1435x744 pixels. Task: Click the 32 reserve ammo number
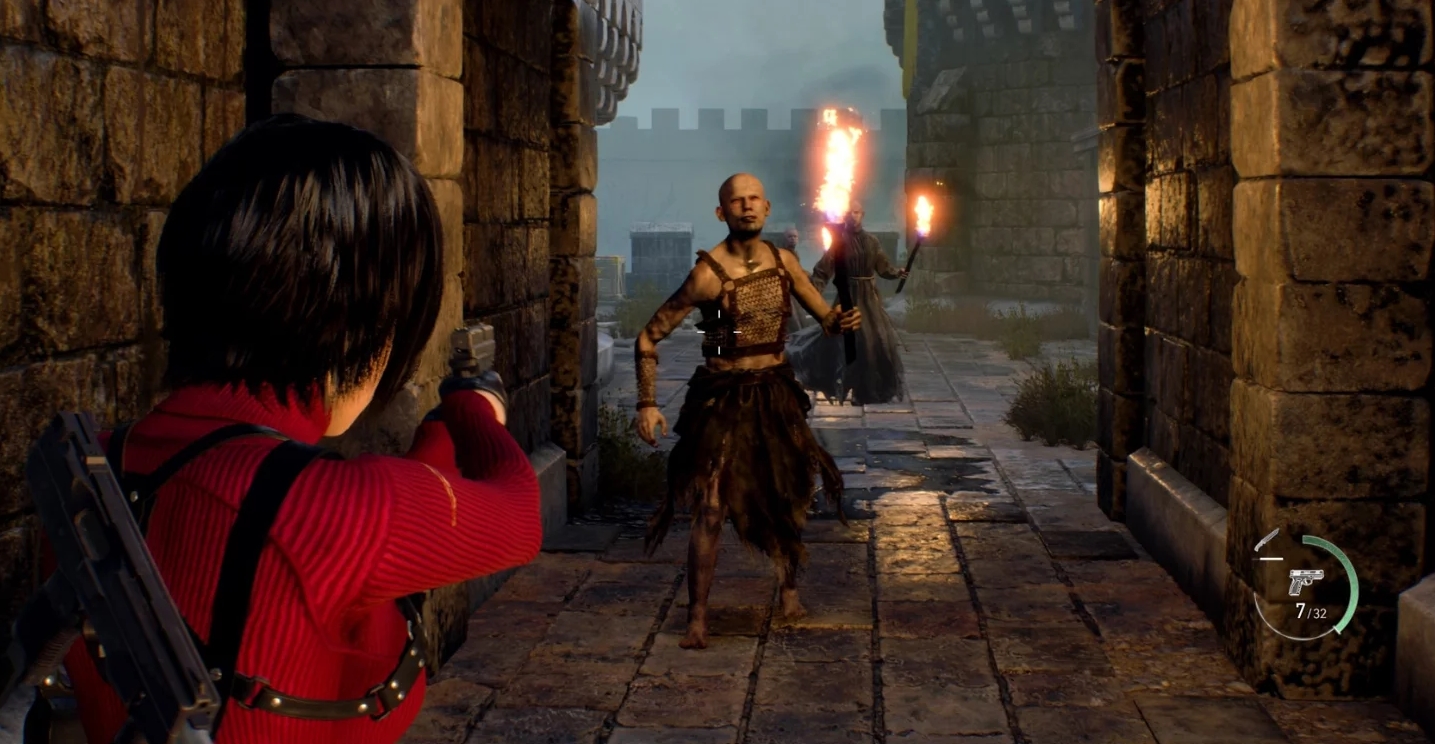pyautogui.click(x=1318, y=612)
